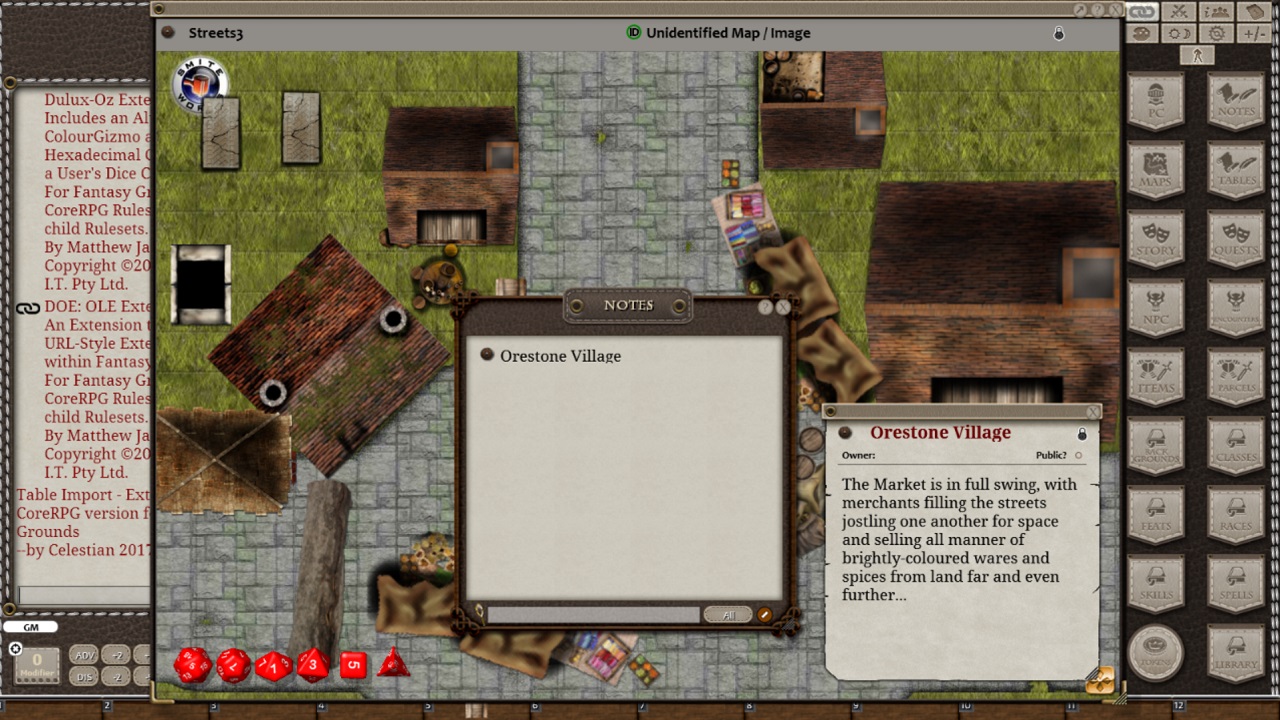Toggle the owner padlock on Orestone Village window
This screenshot has width=1280, height=720.
tap(1081, 433)
